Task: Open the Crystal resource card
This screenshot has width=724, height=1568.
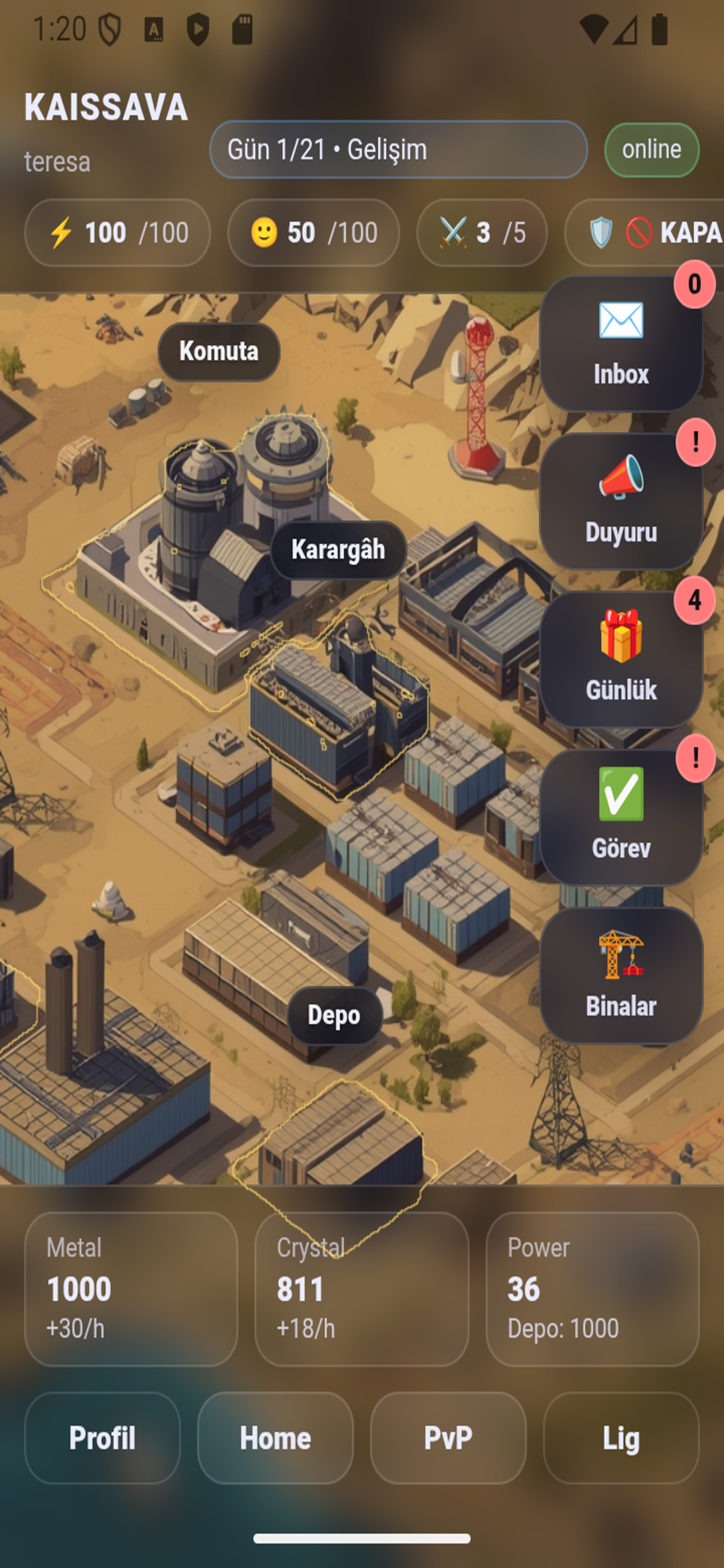Action: coord(361,1289)
